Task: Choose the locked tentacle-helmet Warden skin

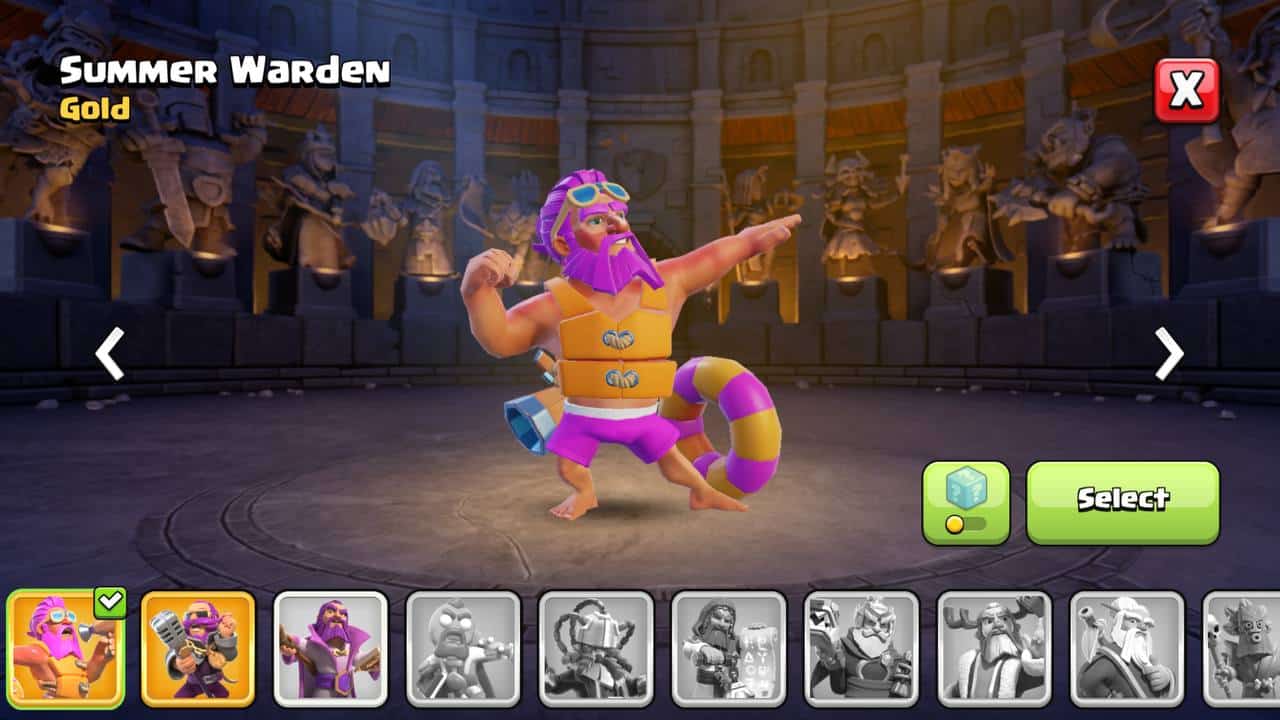Action: [x=596, y=649]
